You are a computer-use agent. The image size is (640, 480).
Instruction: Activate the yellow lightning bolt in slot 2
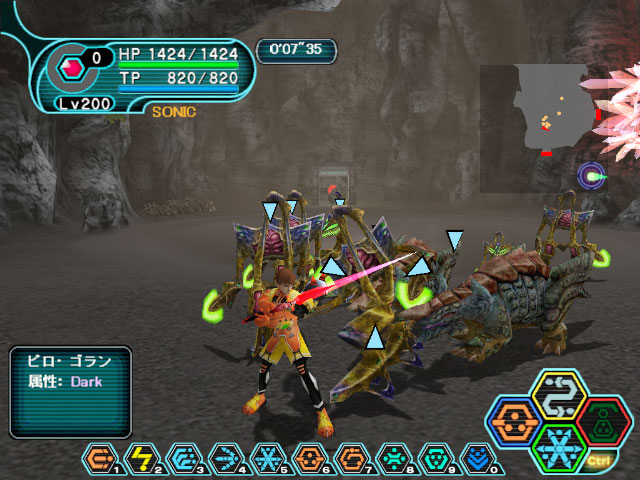[143, 459]
